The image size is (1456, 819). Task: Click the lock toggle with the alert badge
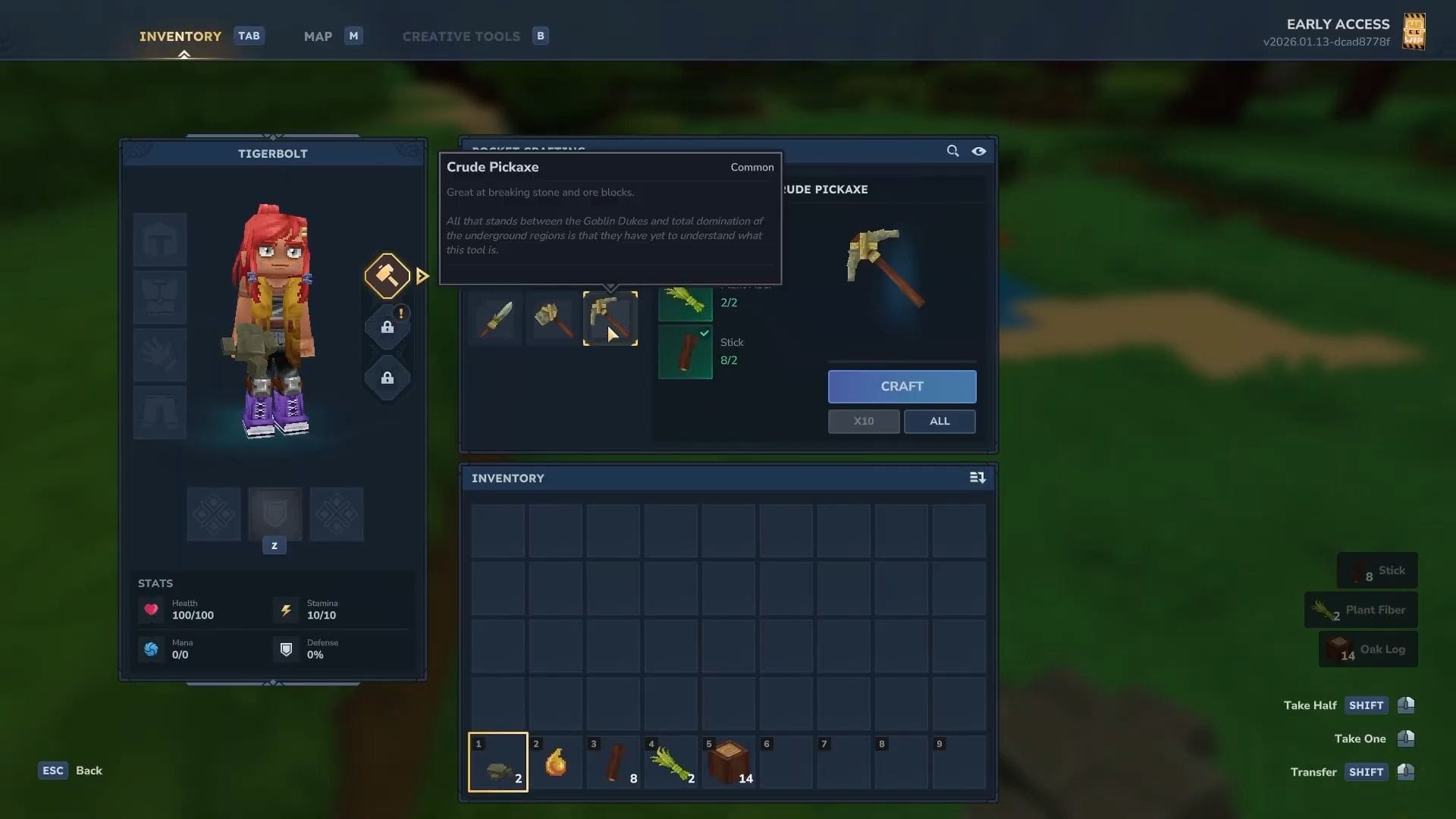388,328
